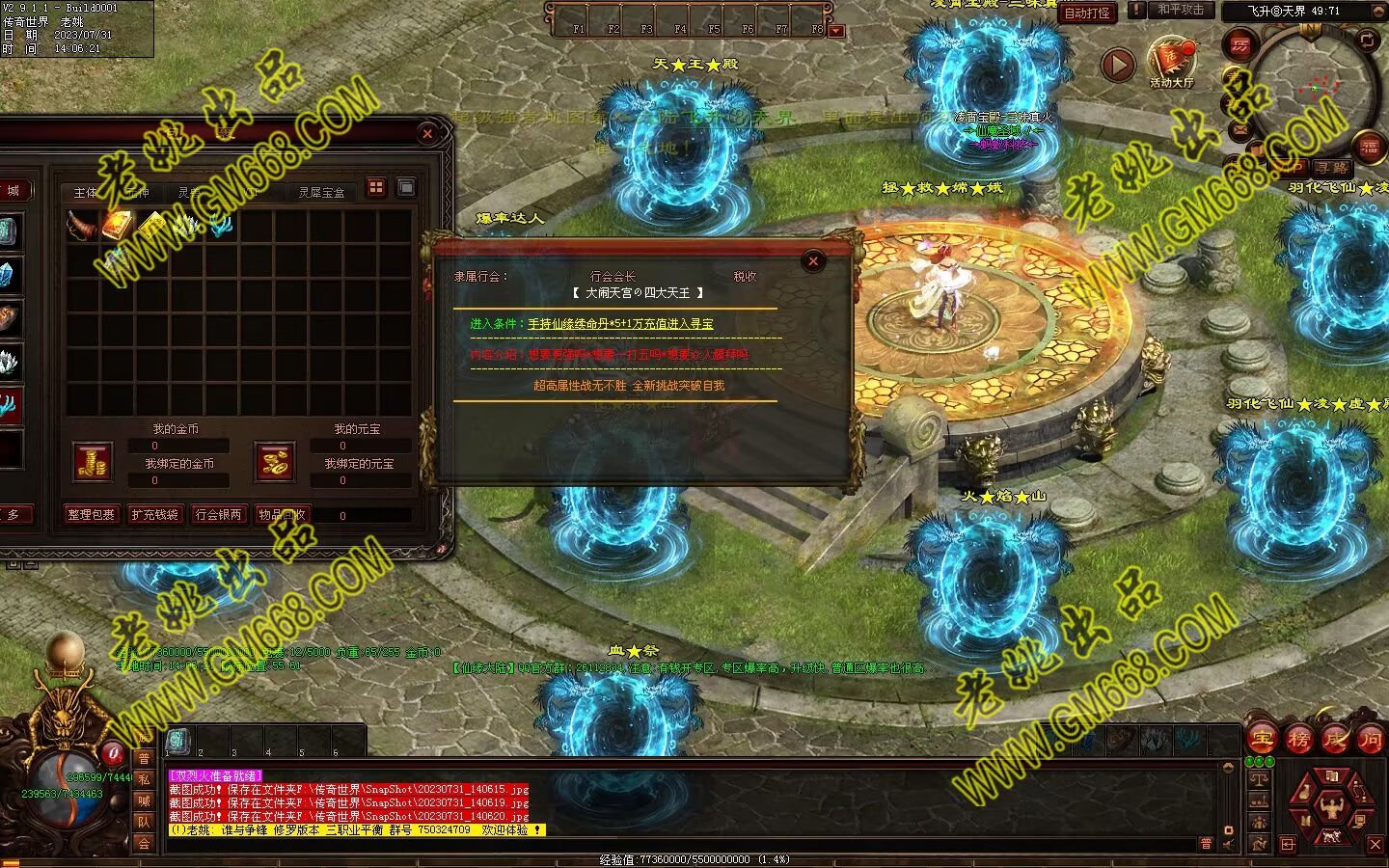Select the horn item in the bag
This screenshot has height=868, width=1389.
[81, 226]
